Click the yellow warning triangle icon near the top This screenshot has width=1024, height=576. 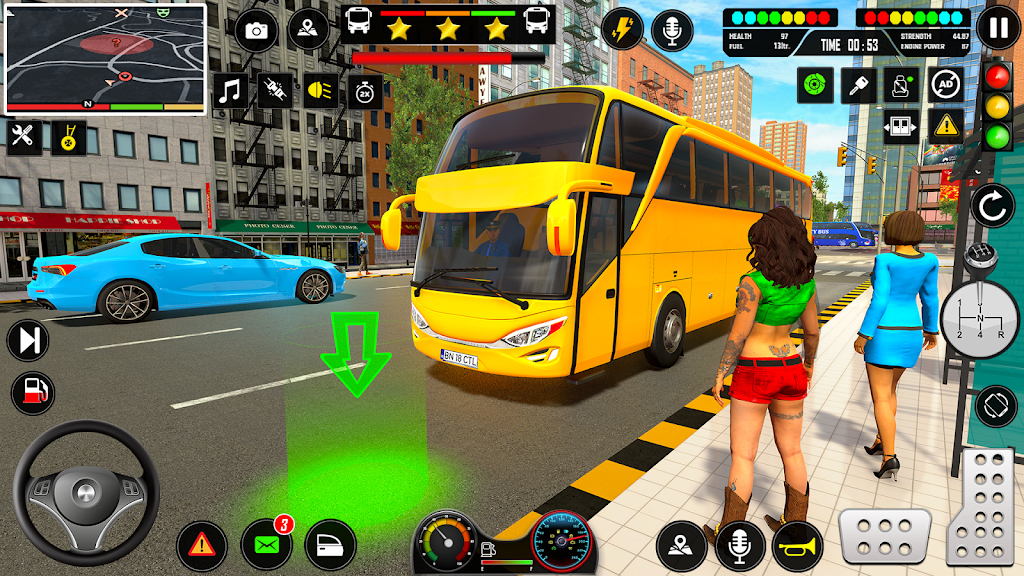(946, 127)
